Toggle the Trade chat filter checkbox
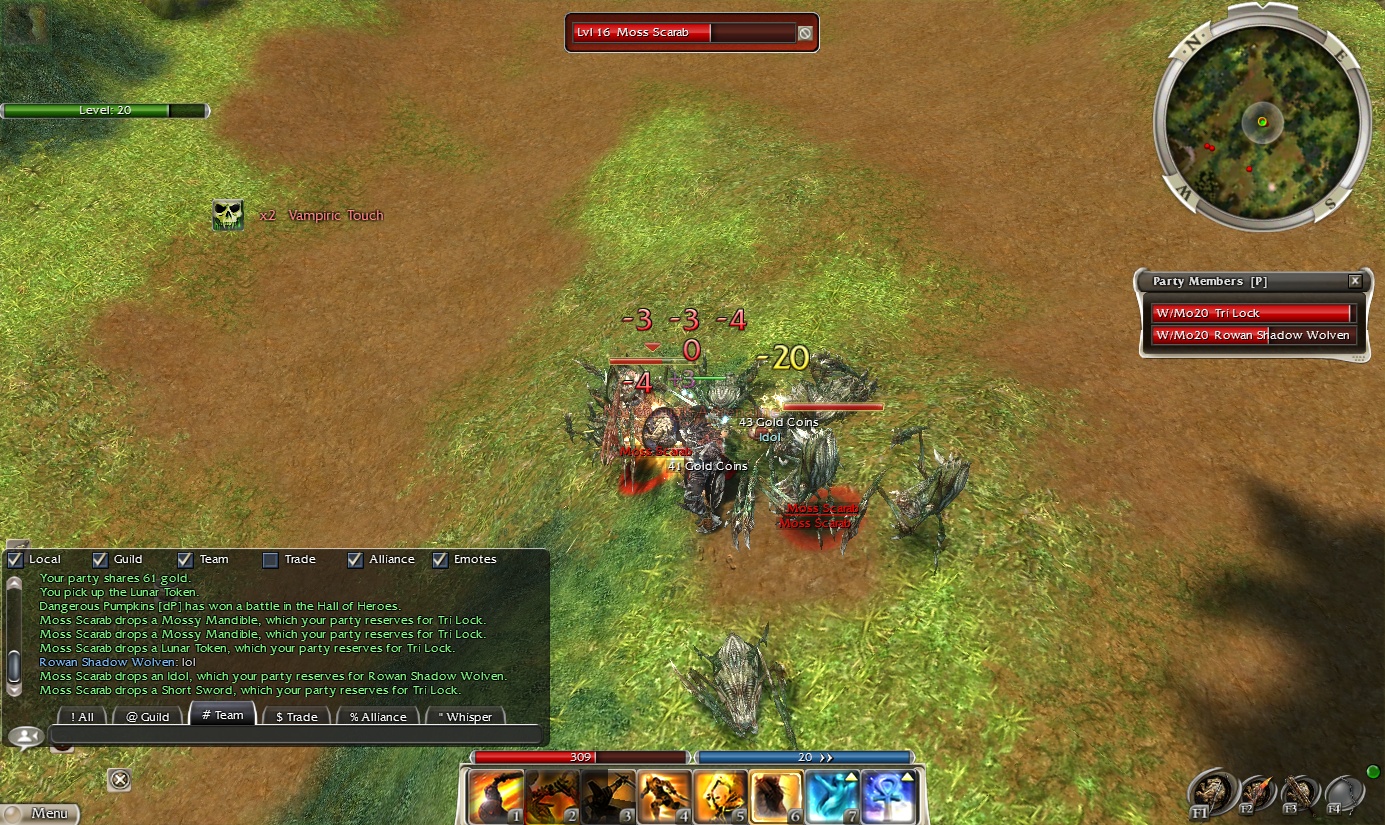This screenshot has width=1385, height=825. tap(270, 560)
